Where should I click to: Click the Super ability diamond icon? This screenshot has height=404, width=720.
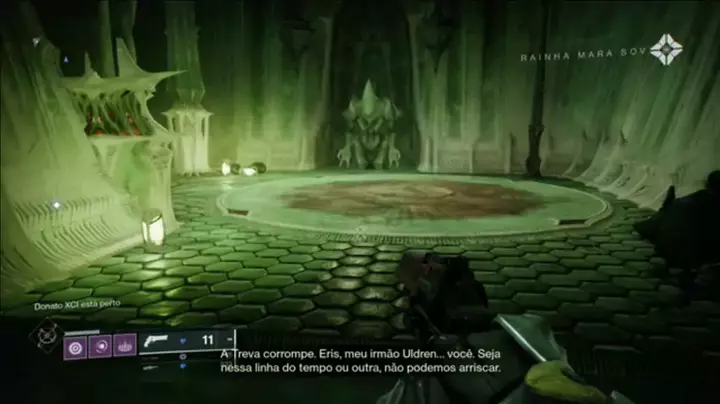click(x=46, y=335)
